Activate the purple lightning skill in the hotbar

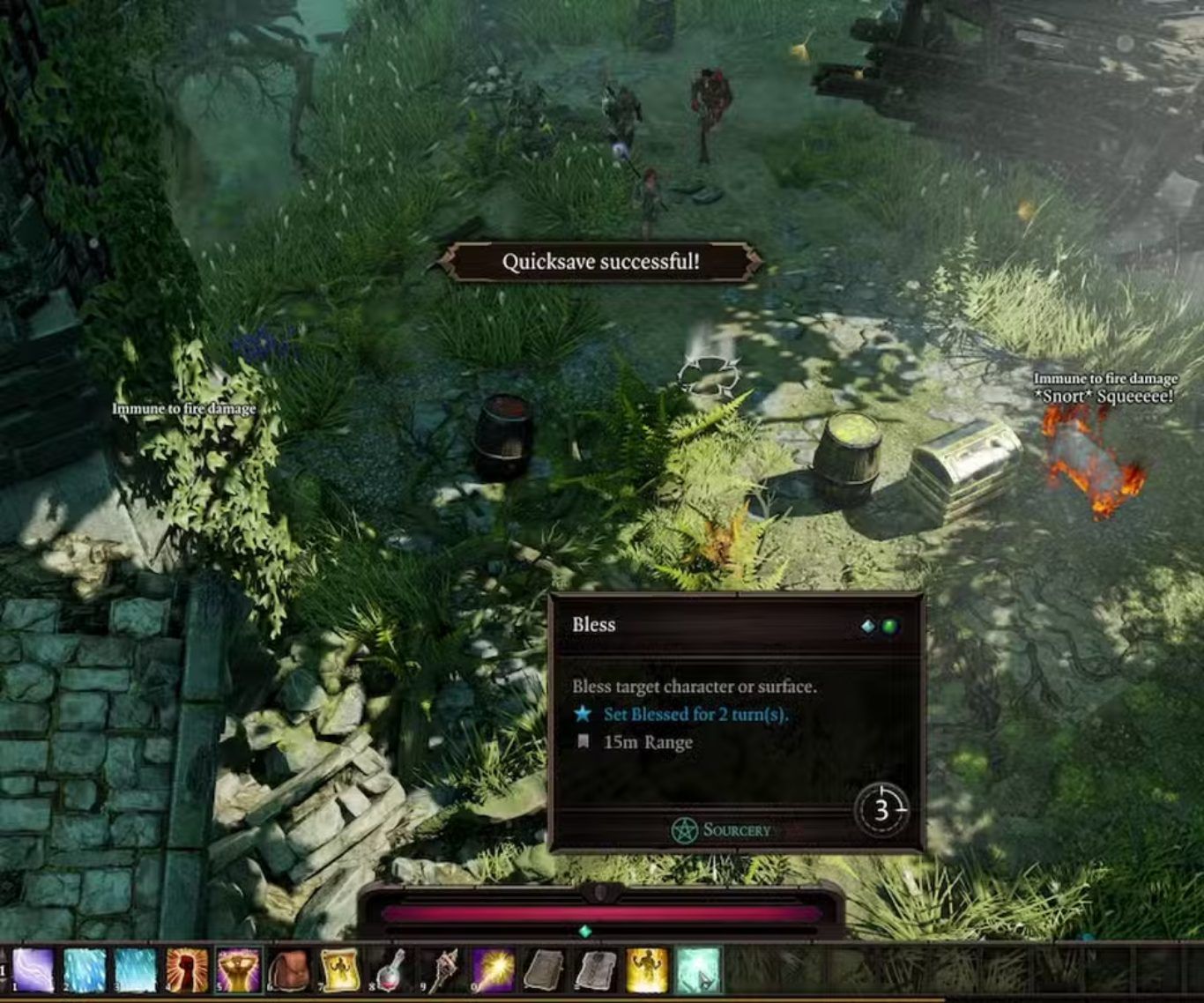[x=33, y=970]
